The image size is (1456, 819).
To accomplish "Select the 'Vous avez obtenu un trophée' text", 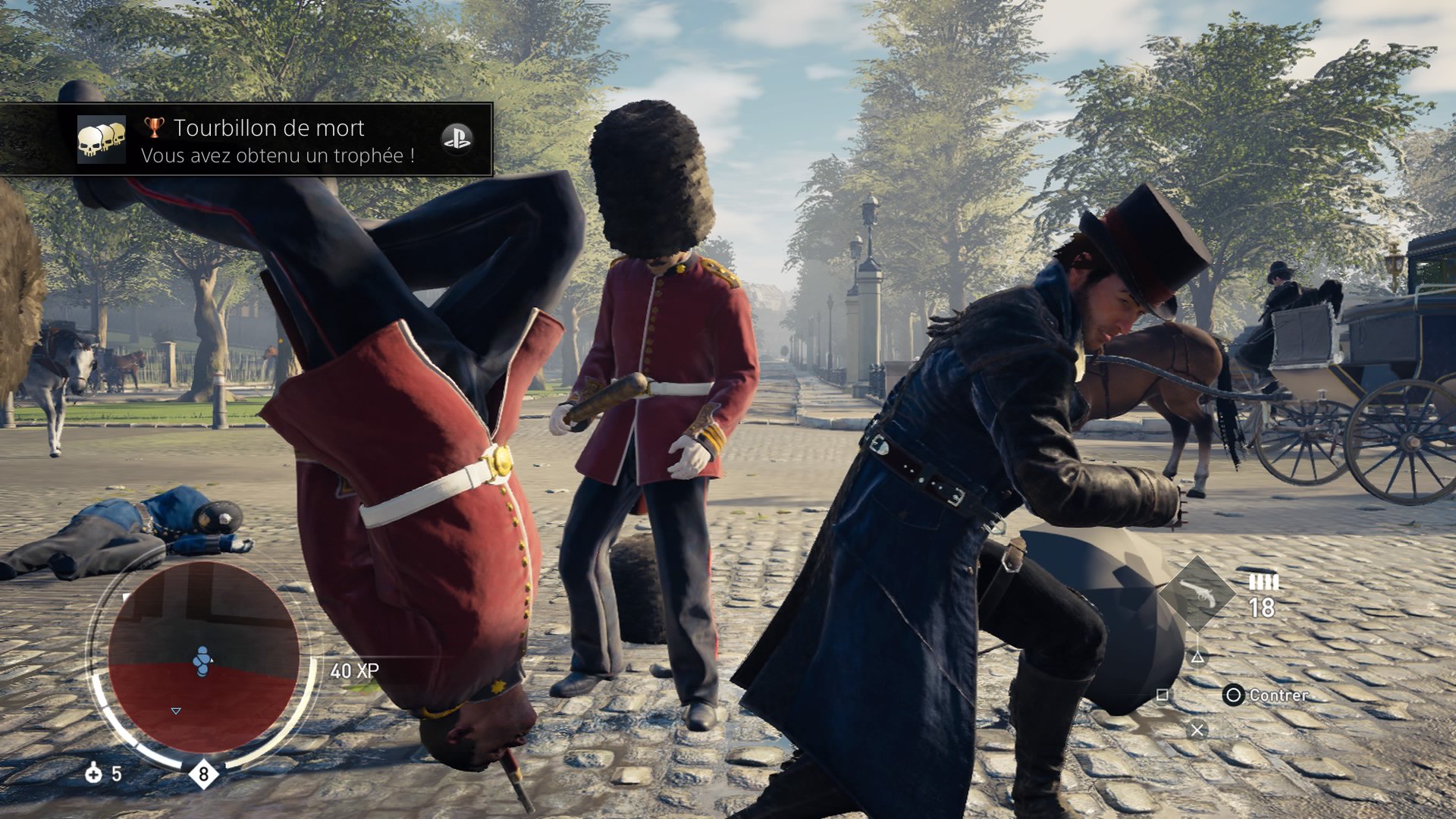I will point(277,153).
